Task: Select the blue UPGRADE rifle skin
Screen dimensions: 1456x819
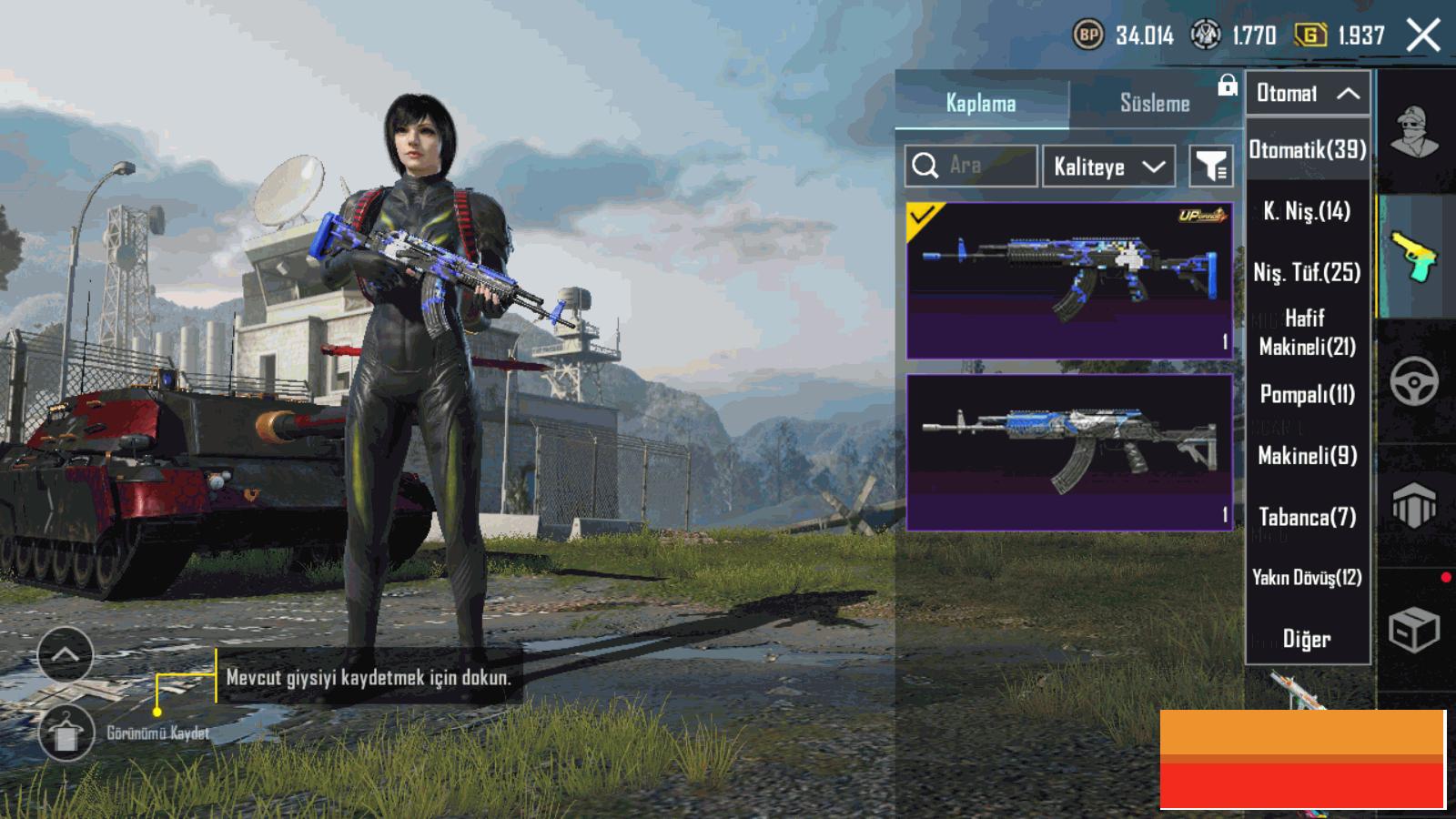Action: tap(1069, 280)
